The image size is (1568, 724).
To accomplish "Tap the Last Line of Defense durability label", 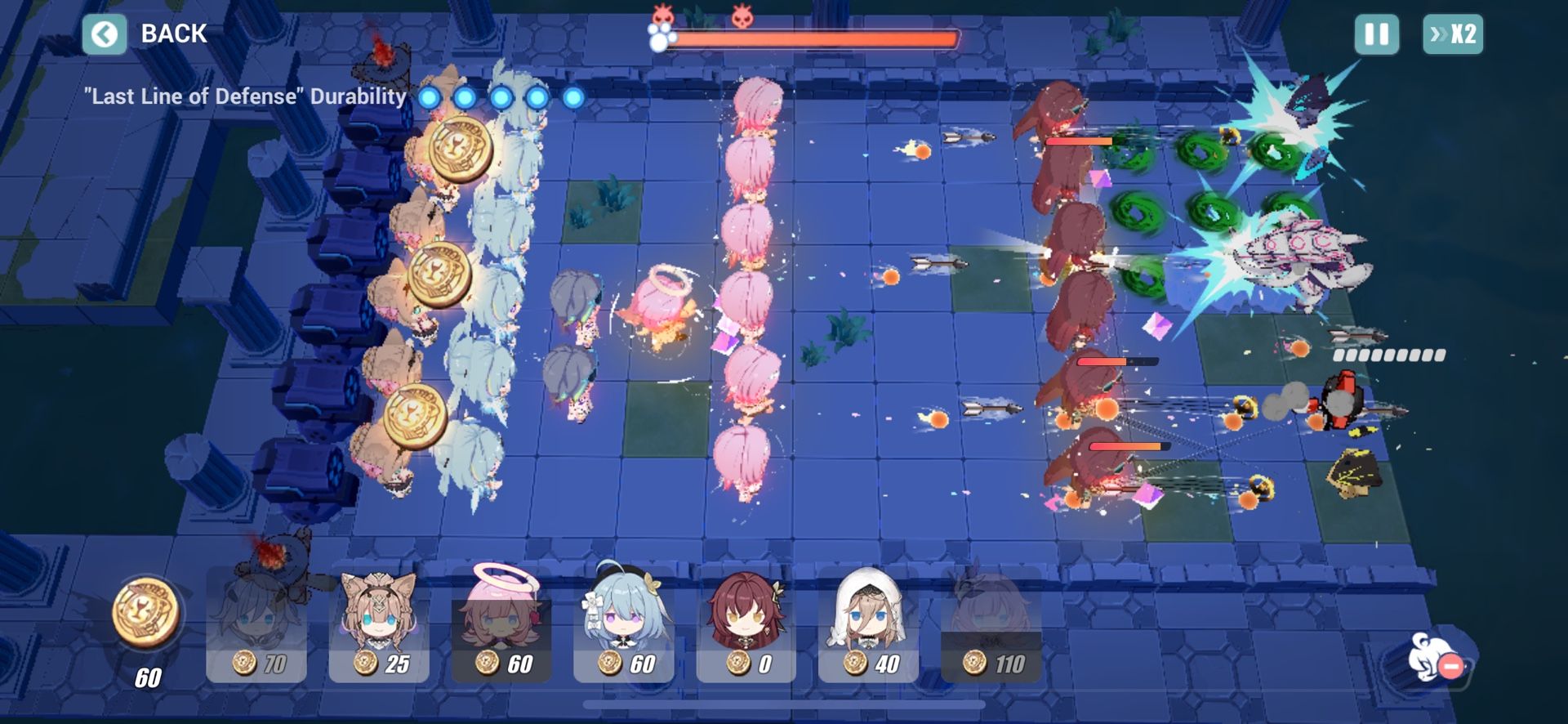I will tap(243, 96).
